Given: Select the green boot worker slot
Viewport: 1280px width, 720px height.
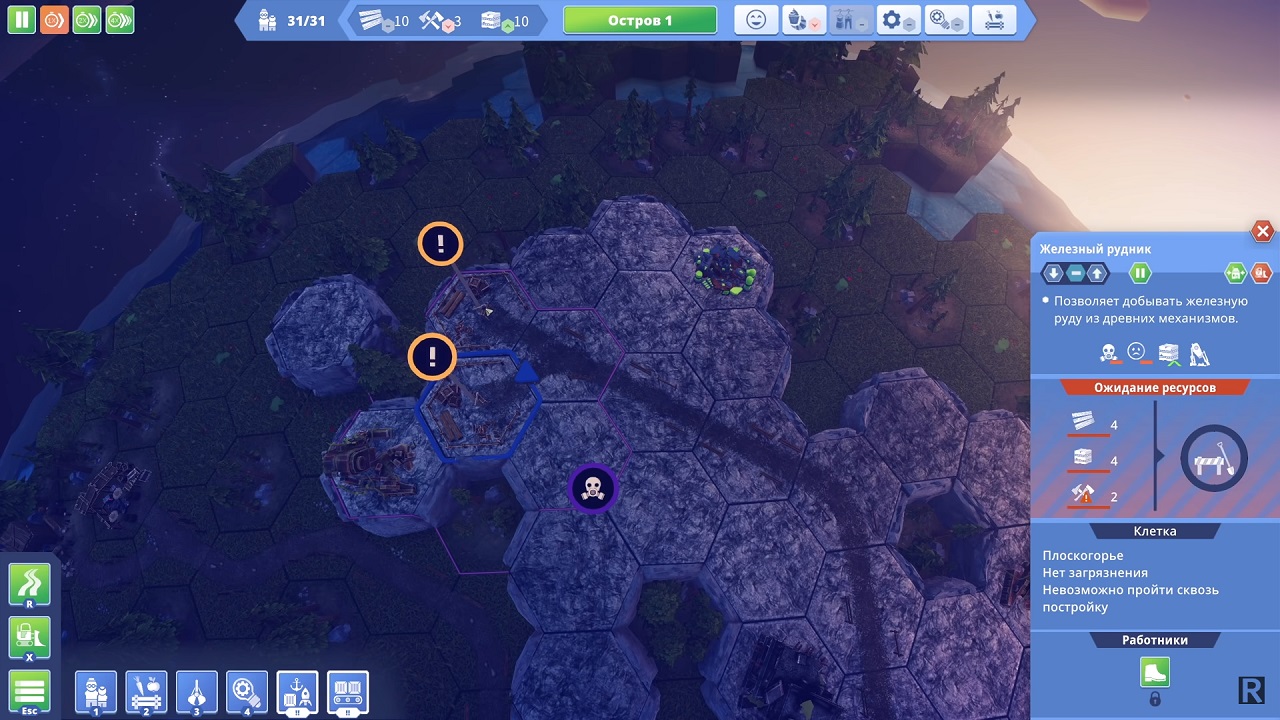Looking at the screenshot, I should (x=1155, y=672).
